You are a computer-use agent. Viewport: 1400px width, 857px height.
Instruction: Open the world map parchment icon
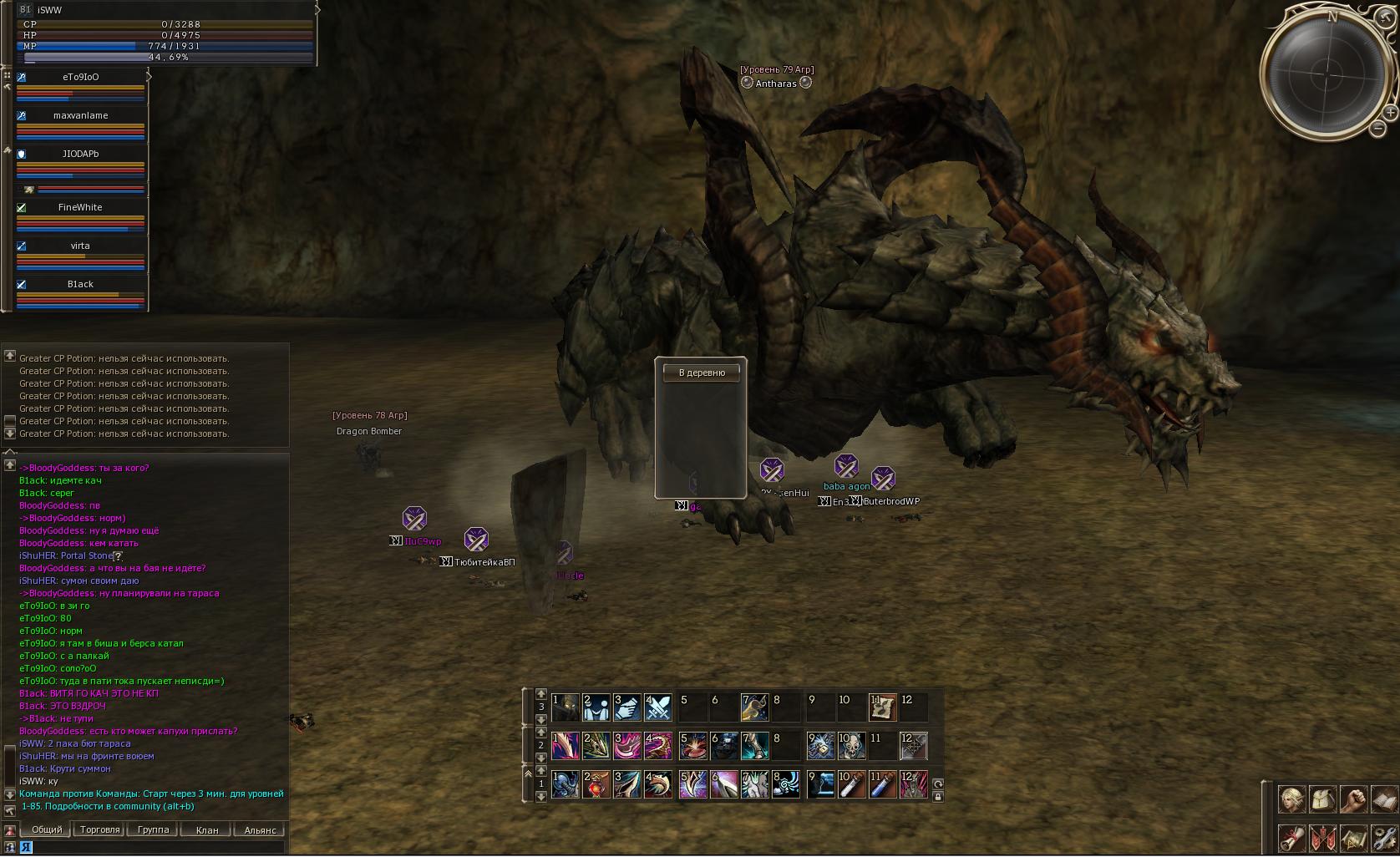click(x=1353, y=838)
